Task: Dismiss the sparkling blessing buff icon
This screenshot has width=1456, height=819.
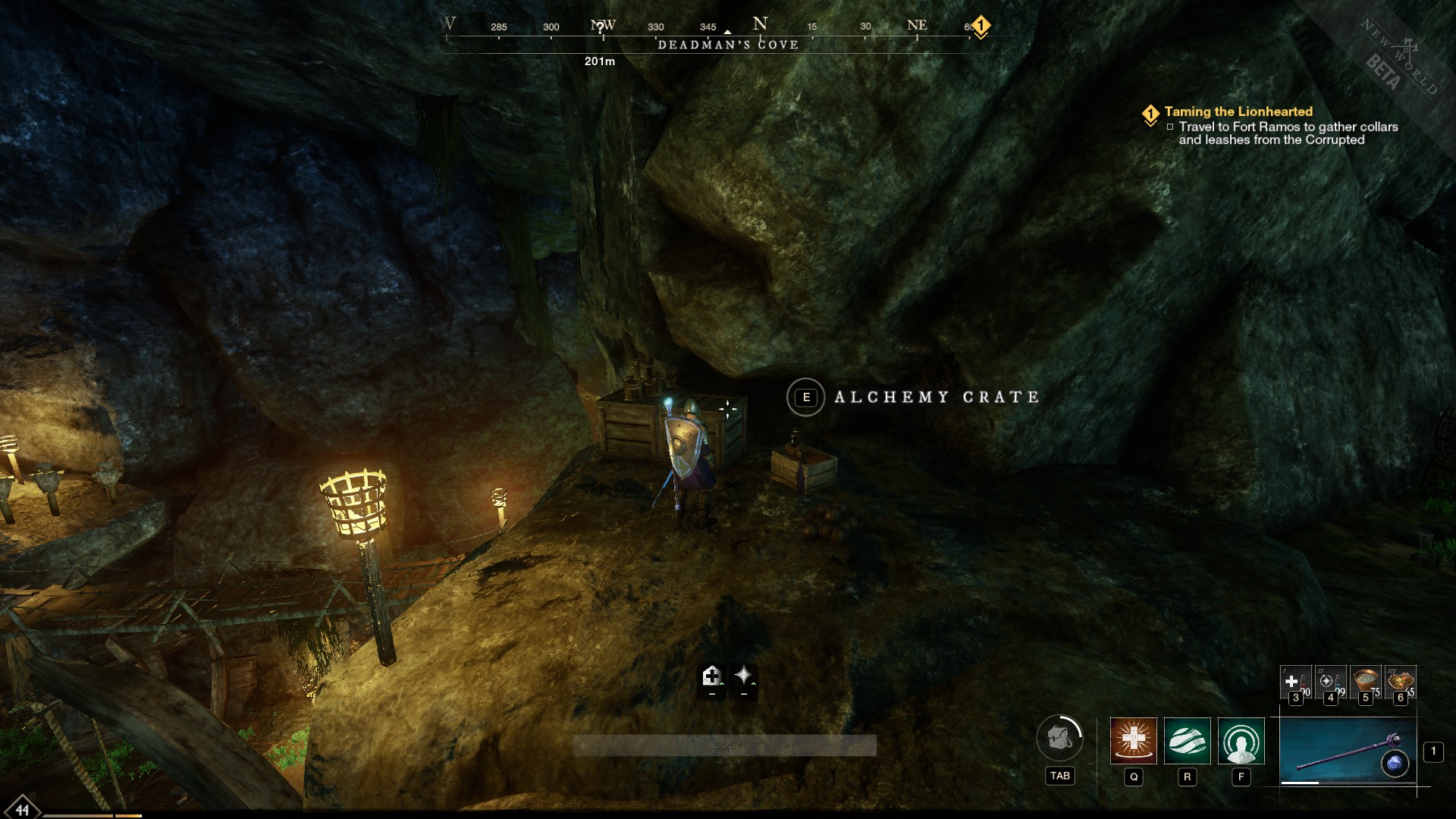Action: point(742,677)
